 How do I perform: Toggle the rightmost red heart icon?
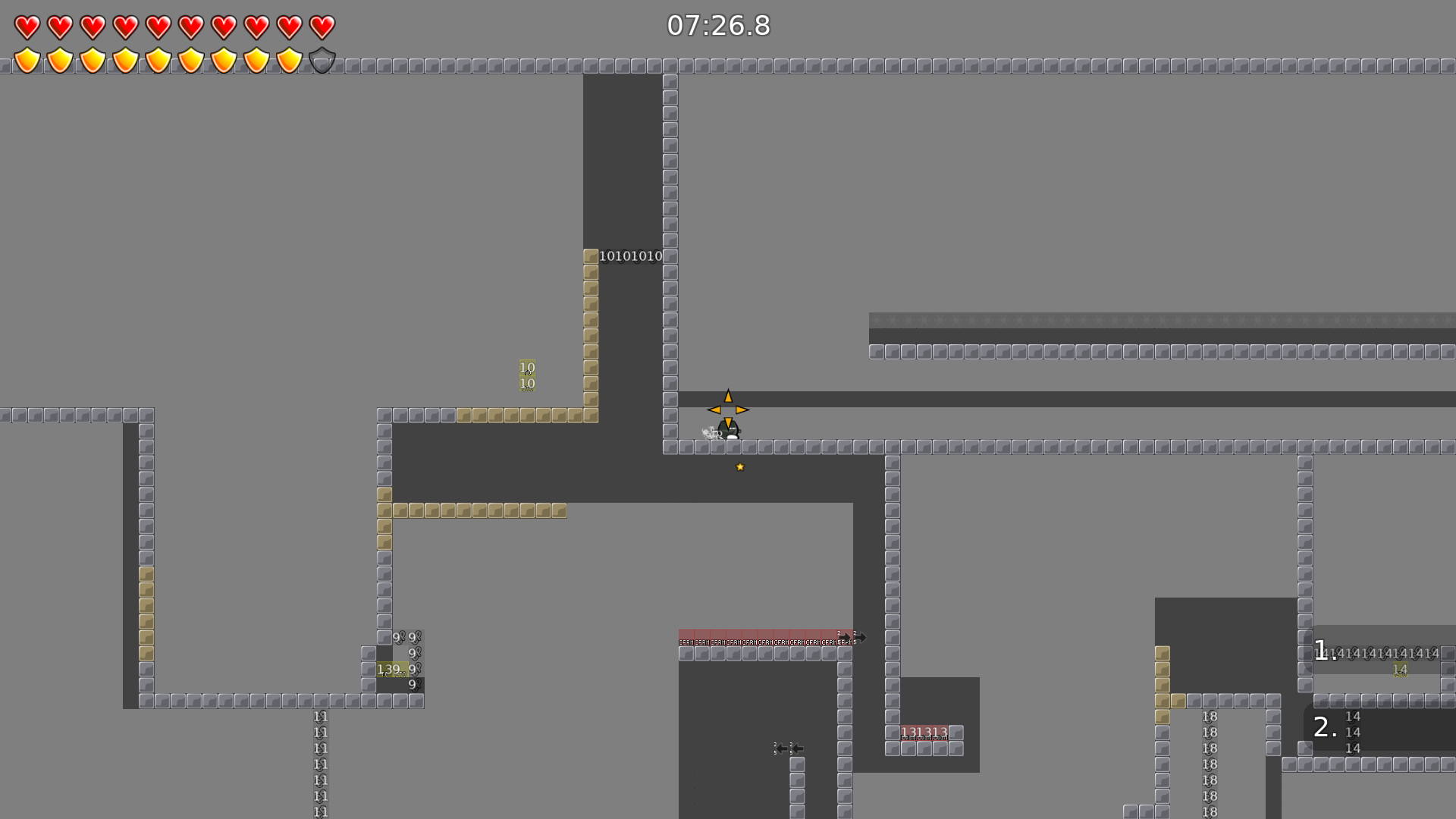(x=322, y=26)
